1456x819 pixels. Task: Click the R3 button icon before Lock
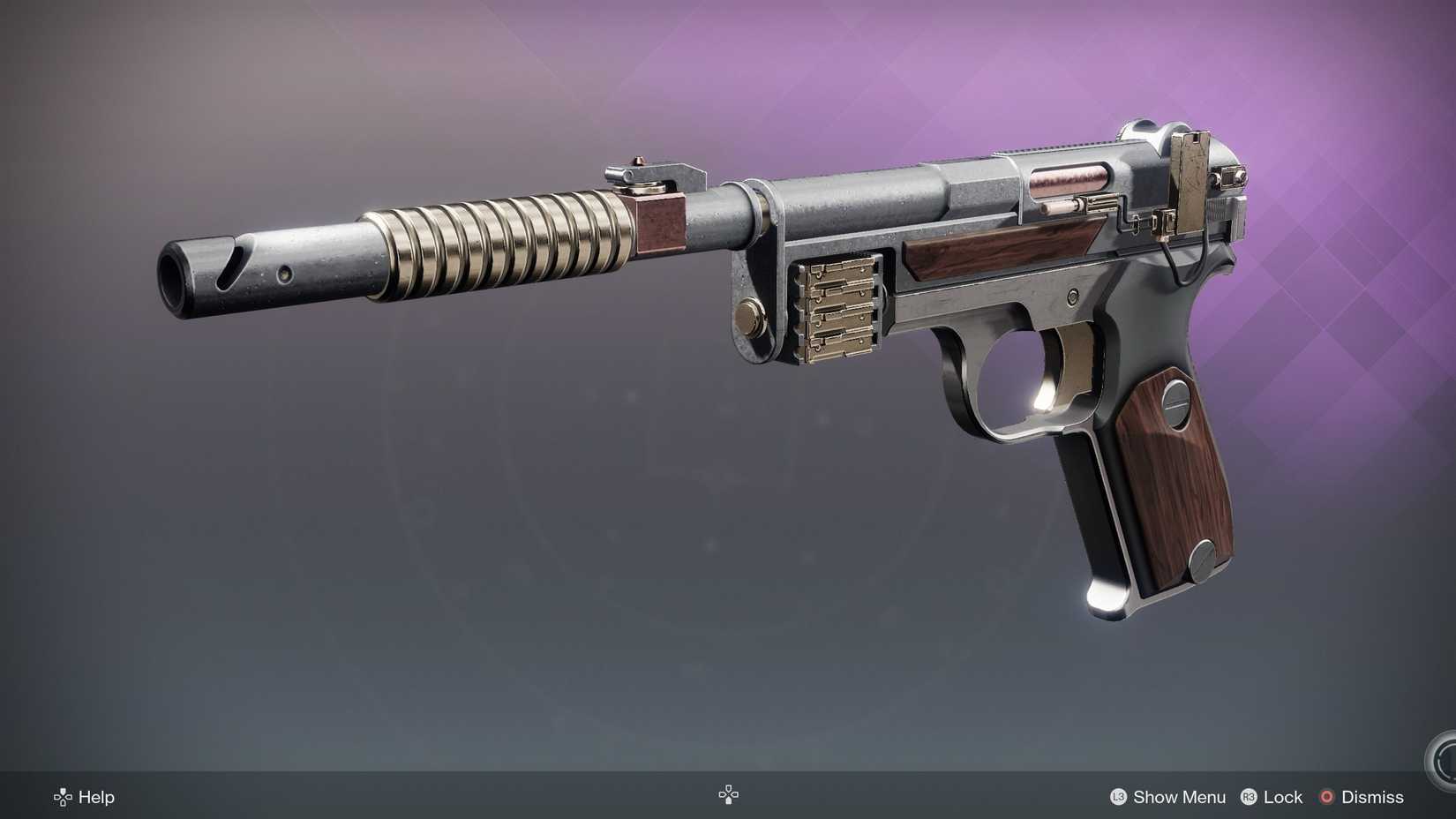tap(1248, 797)
